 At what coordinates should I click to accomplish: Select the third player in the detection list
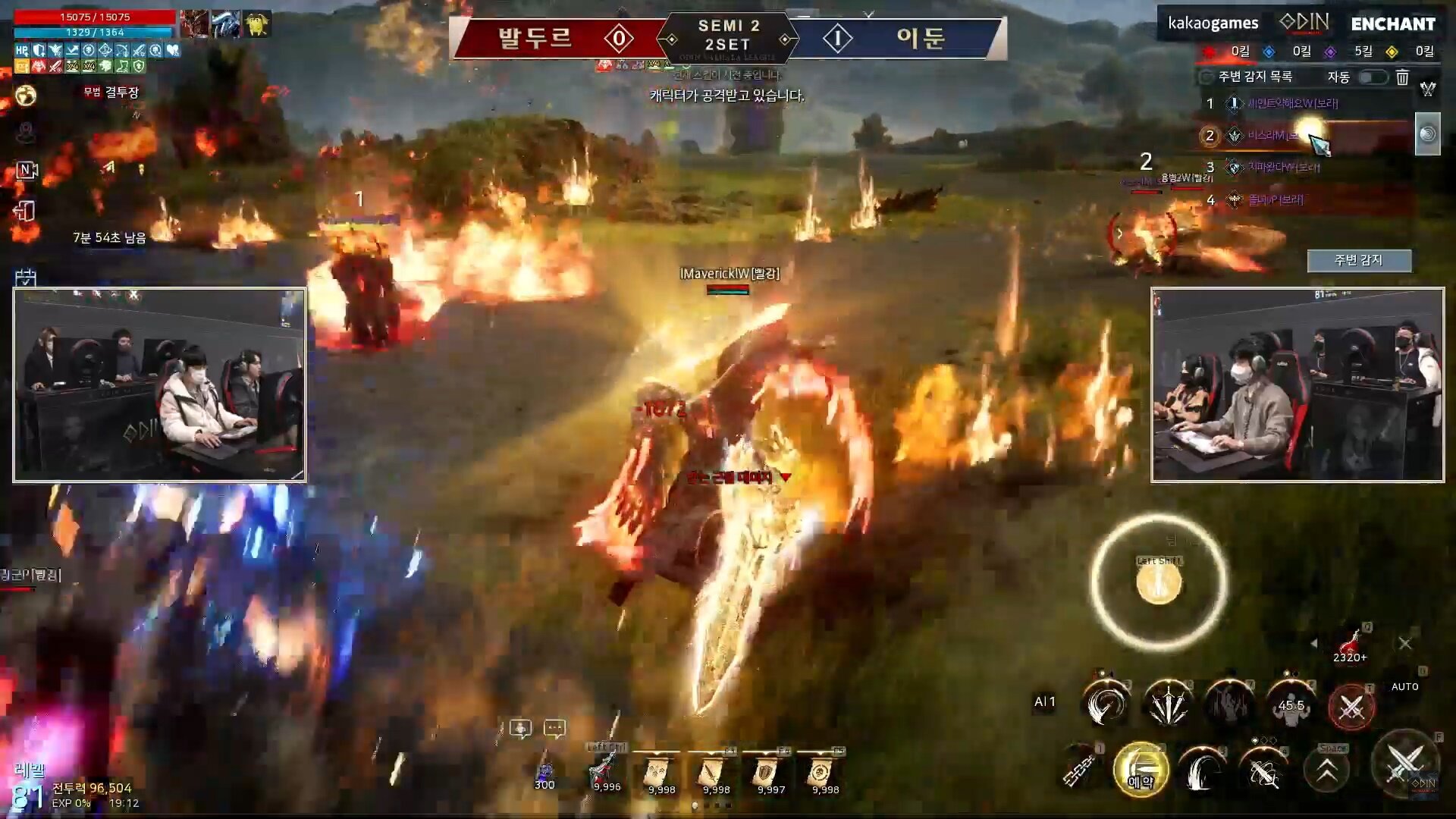point(1283,167)
